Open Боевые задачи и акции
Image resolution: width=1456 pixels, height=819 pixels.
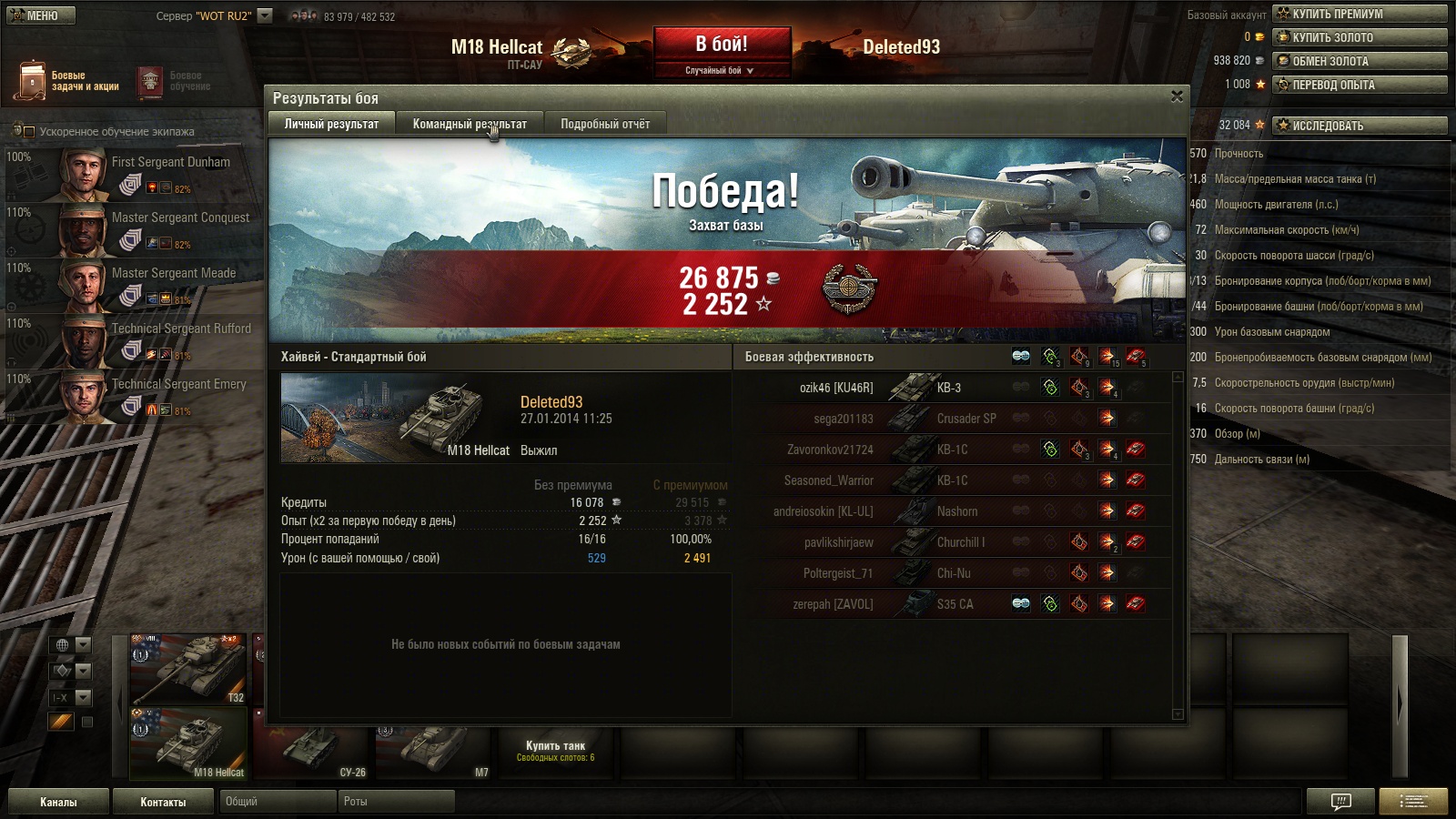click(66, 81)
